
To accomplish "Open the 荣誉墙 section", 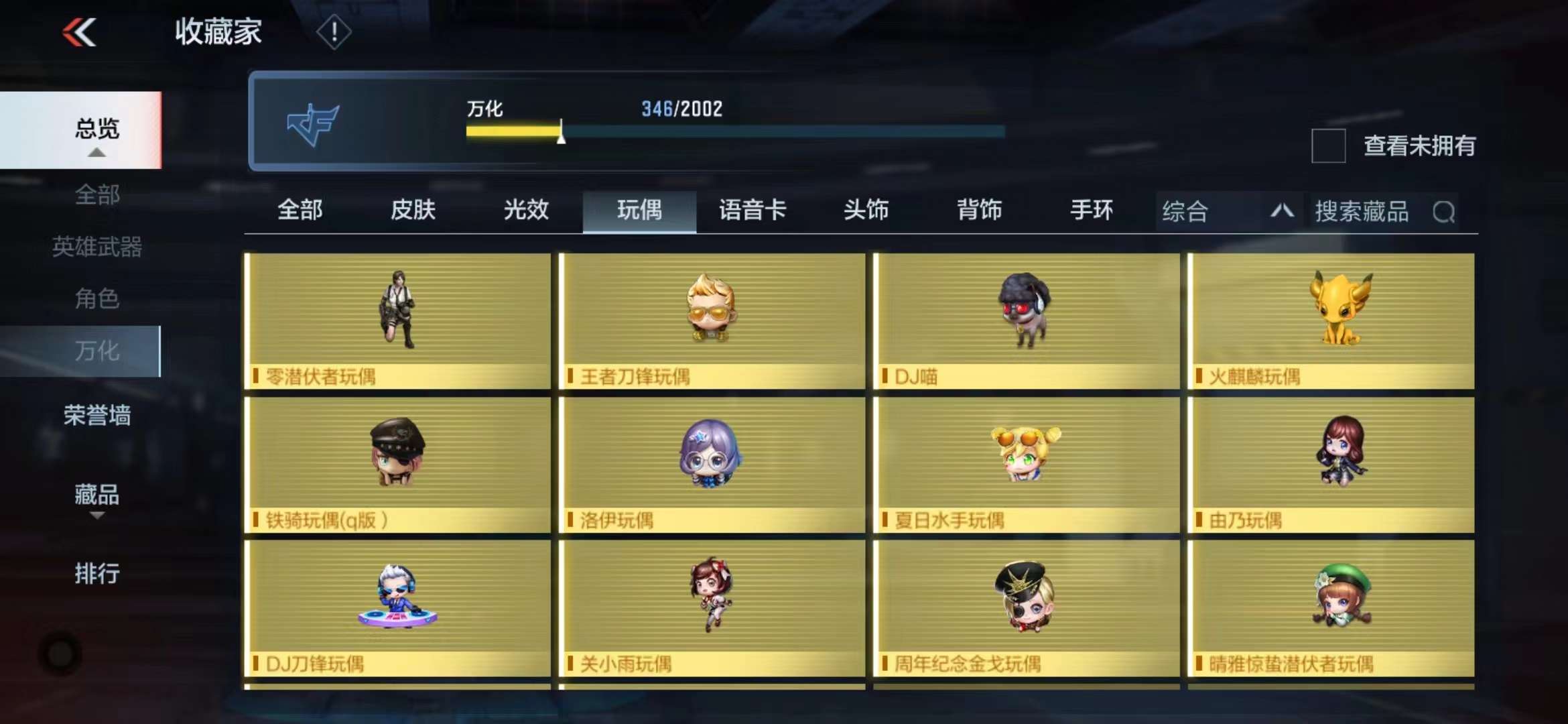I will point(97,416).
